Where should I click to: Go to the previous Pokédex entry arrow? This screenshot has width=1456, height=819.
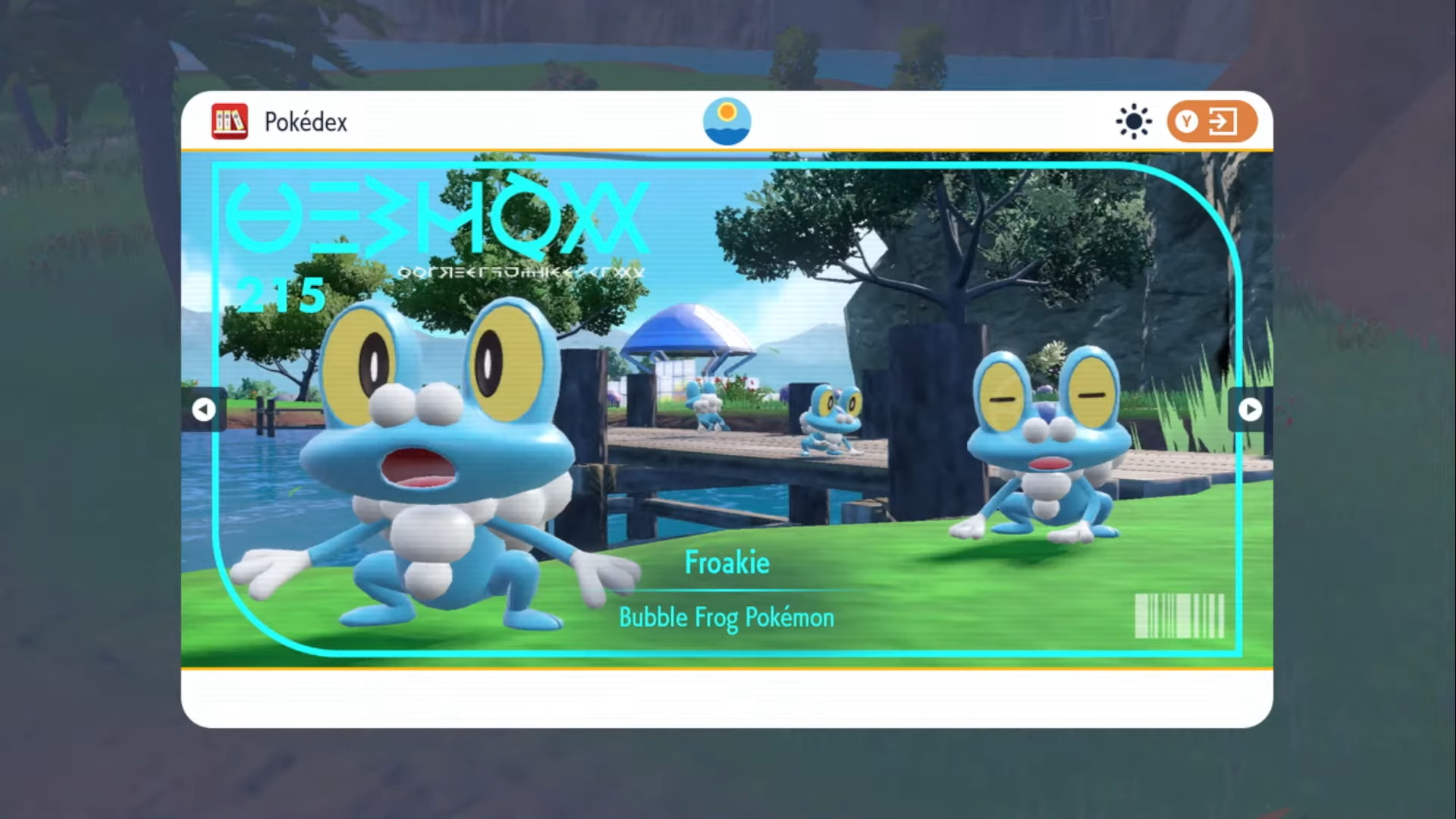[x=203, y=409]
